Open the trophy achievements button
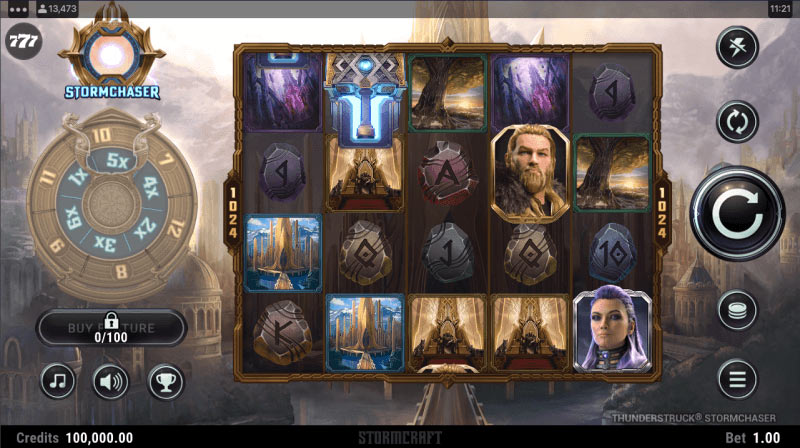Image resolution: width=800 pixels, height=448 pixels. [165, 380]
